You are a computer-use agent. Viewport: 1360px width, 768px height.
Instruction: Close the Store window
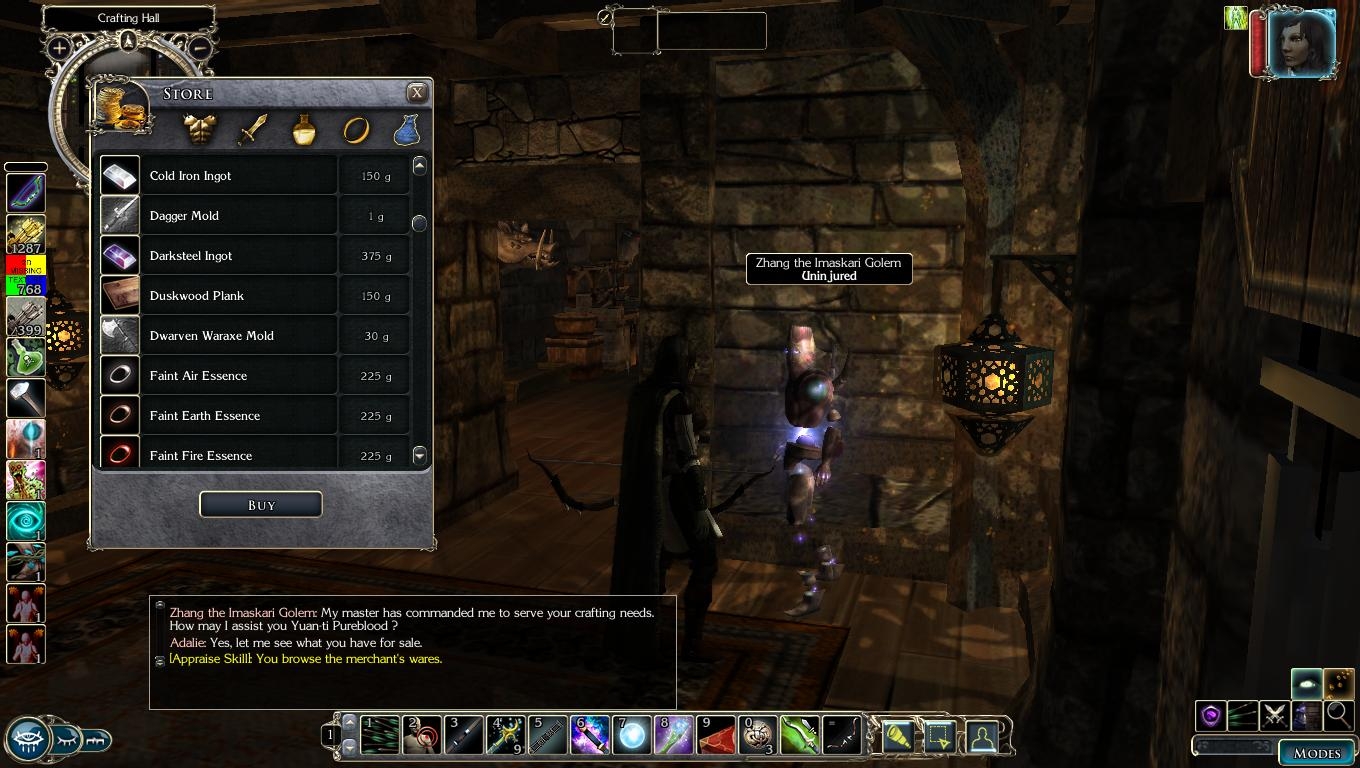pos(417,93)
